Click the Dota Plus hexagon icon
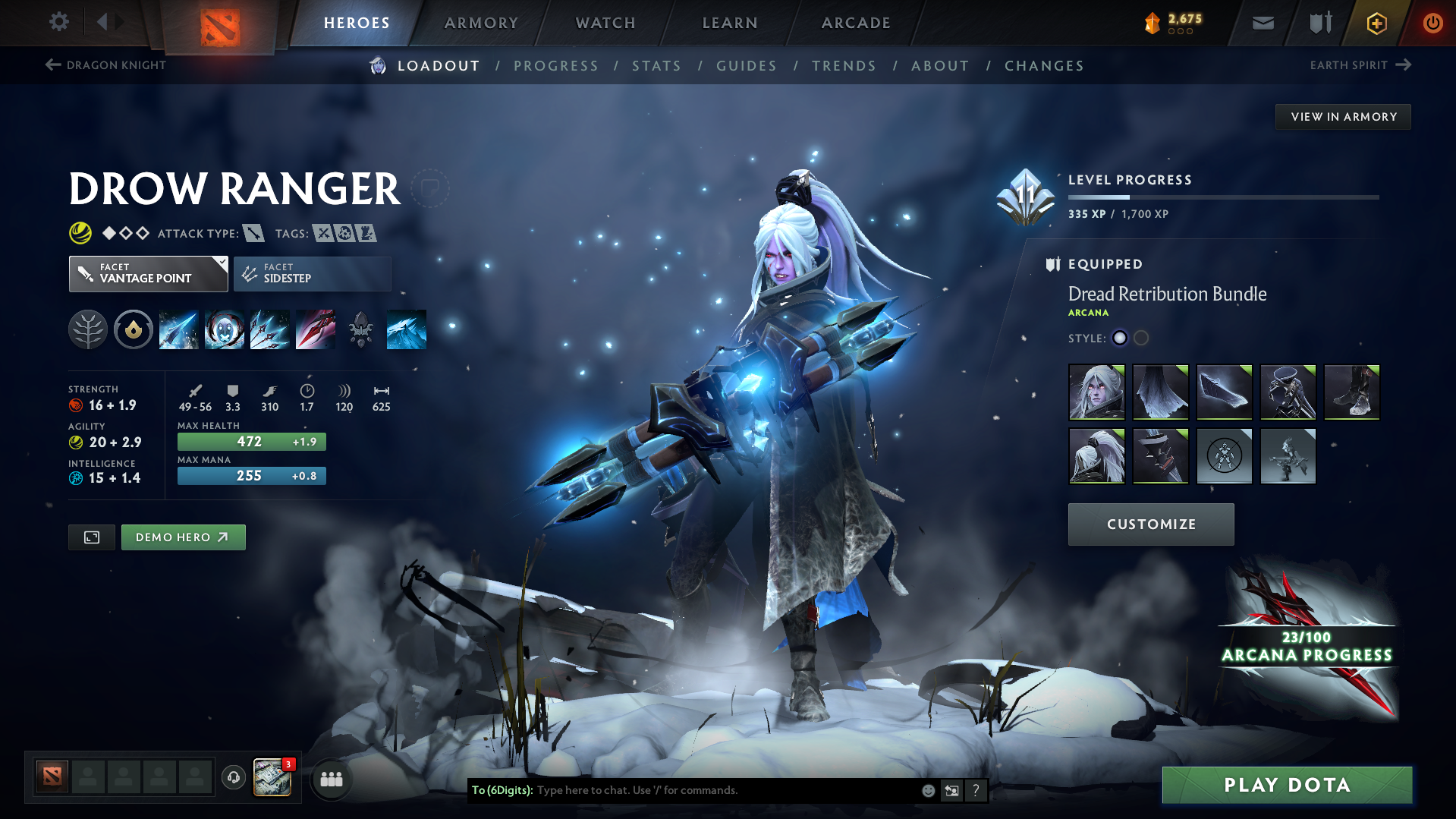The image size is (1456, 819). coord(1376,23)
